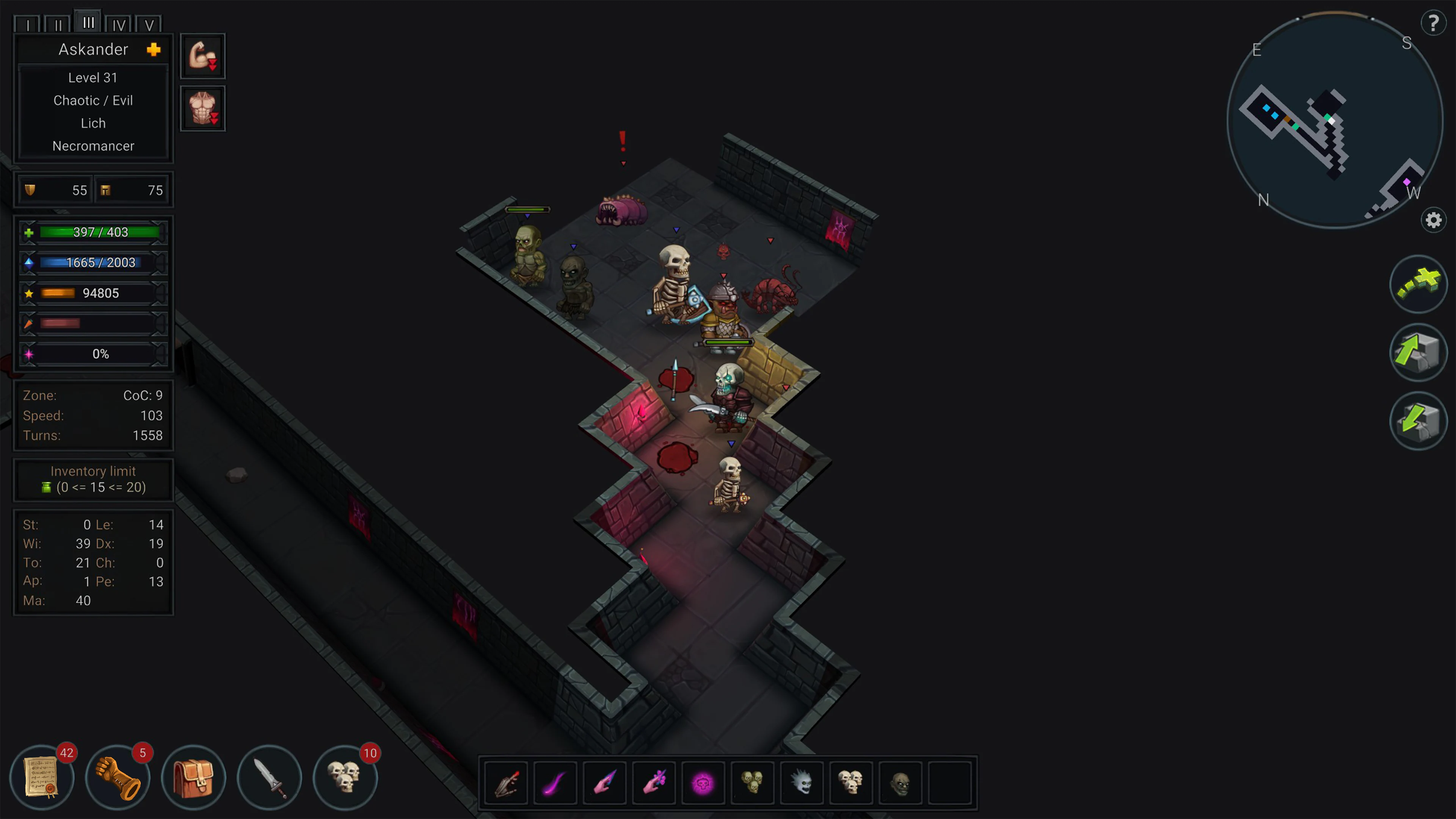This screenshot has height=819, width=1456.
Task: Open the three skulls minion panel
Action: tap(345, 777)
